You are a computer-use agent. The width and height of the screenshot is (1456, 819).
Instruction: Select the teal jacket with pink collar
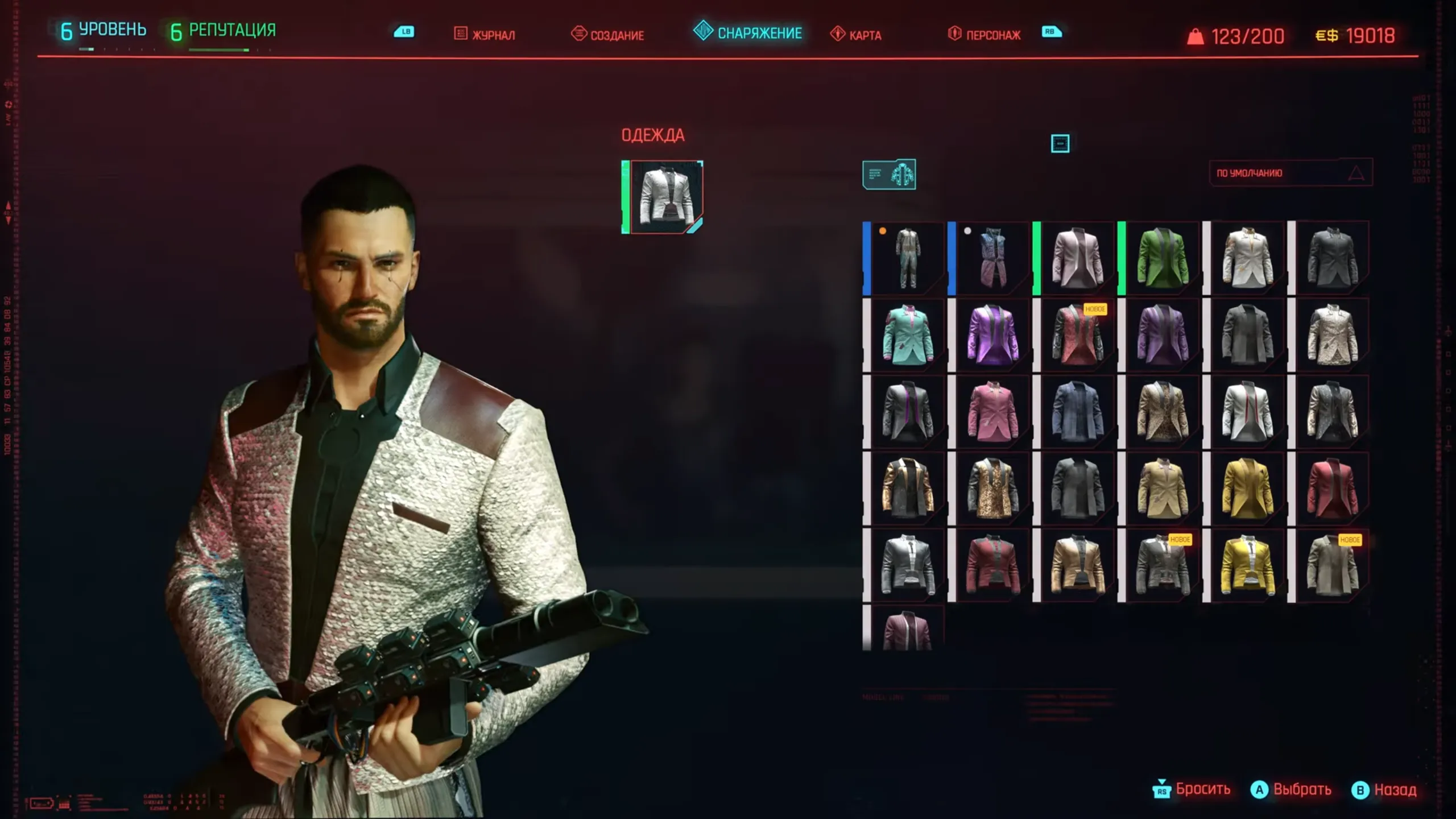point(907,335)
